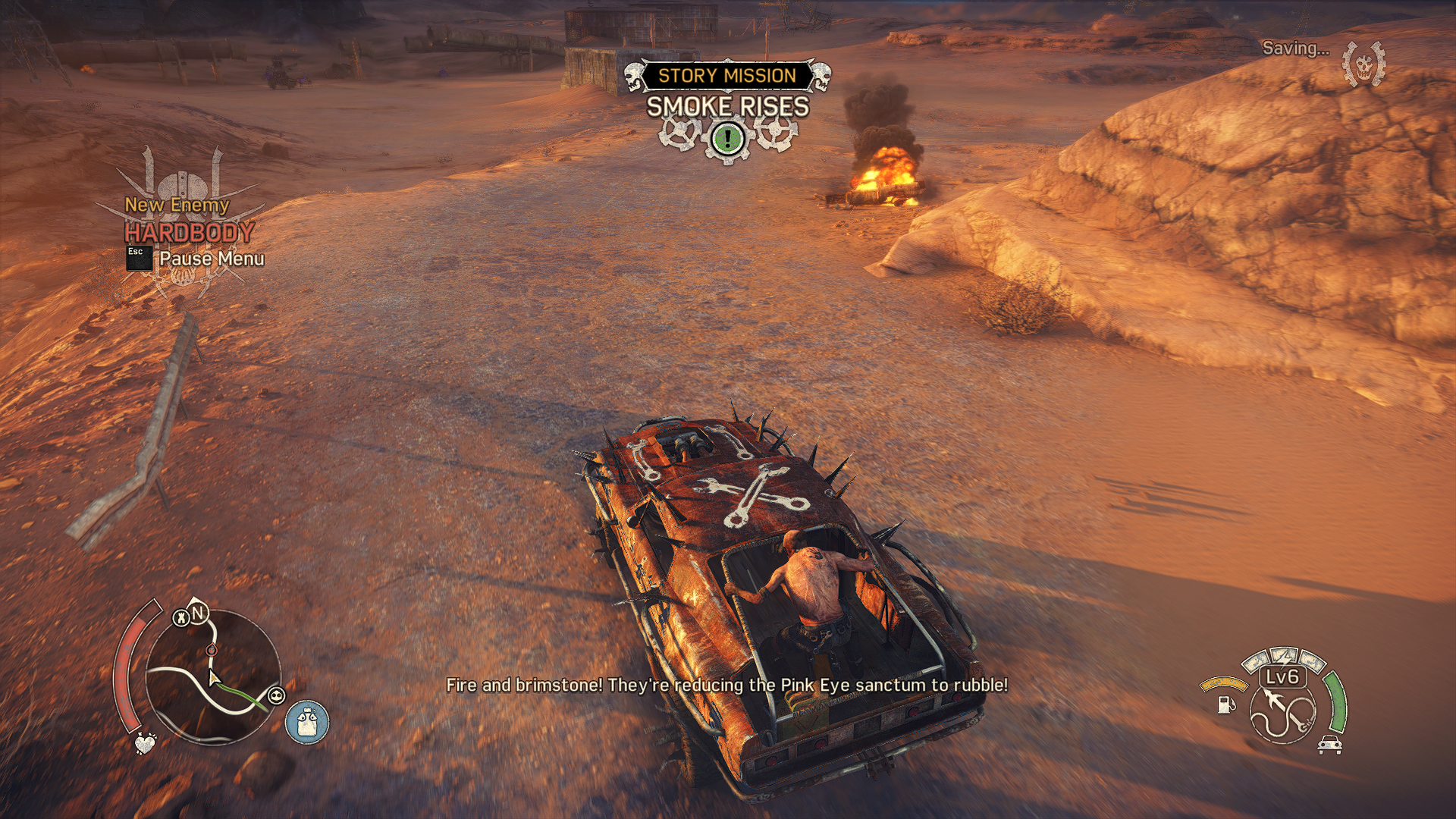Open the Story Mission banner
This screenshot has width=1456, height=819.
coord(726,76)
